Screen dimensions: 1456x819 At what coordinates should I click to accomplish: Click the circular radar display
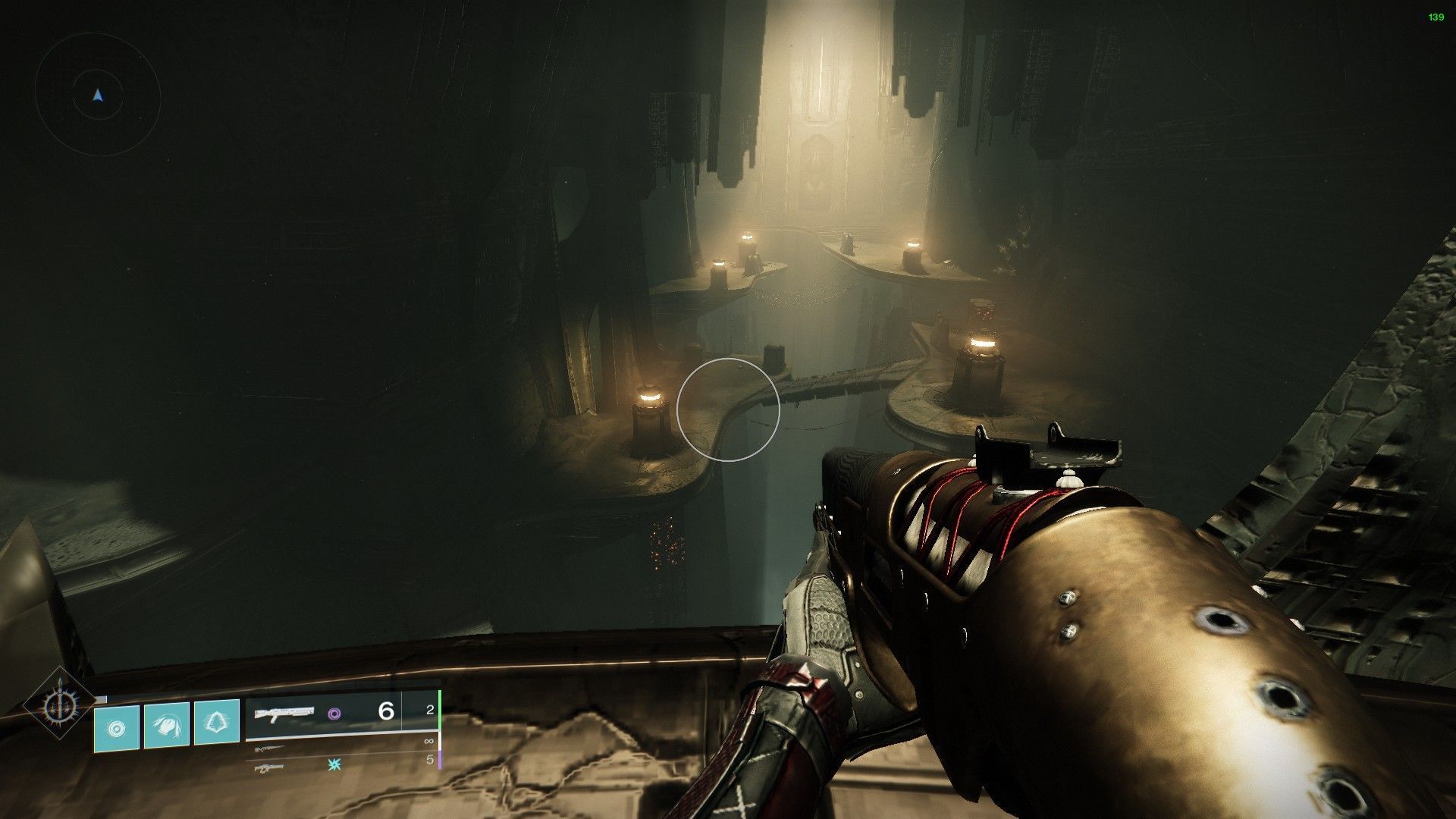coord(97,96)
